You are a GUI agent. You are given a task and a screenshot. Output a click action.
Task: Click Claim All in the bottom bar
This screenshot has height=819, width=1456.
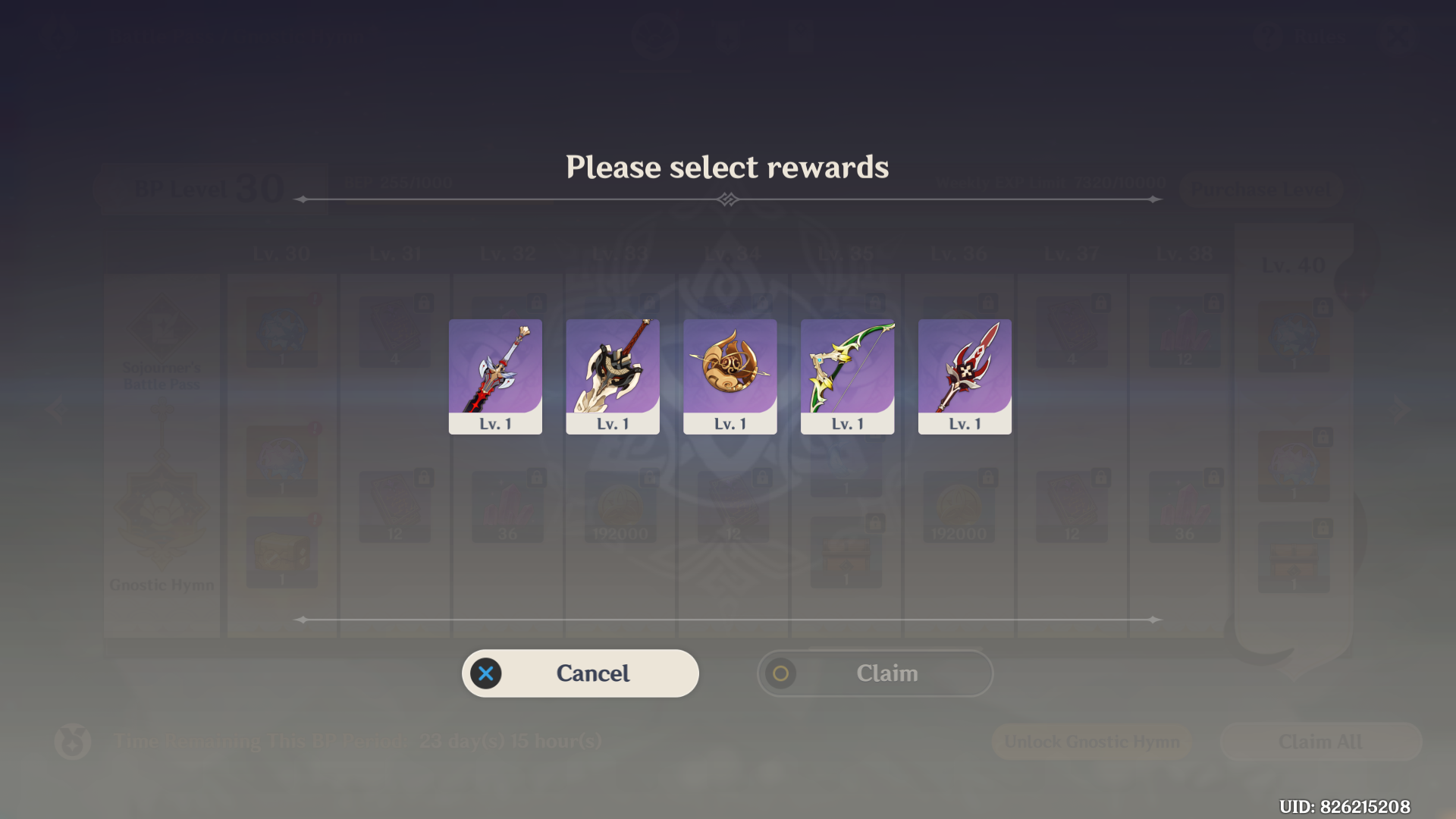[1319, 742]
